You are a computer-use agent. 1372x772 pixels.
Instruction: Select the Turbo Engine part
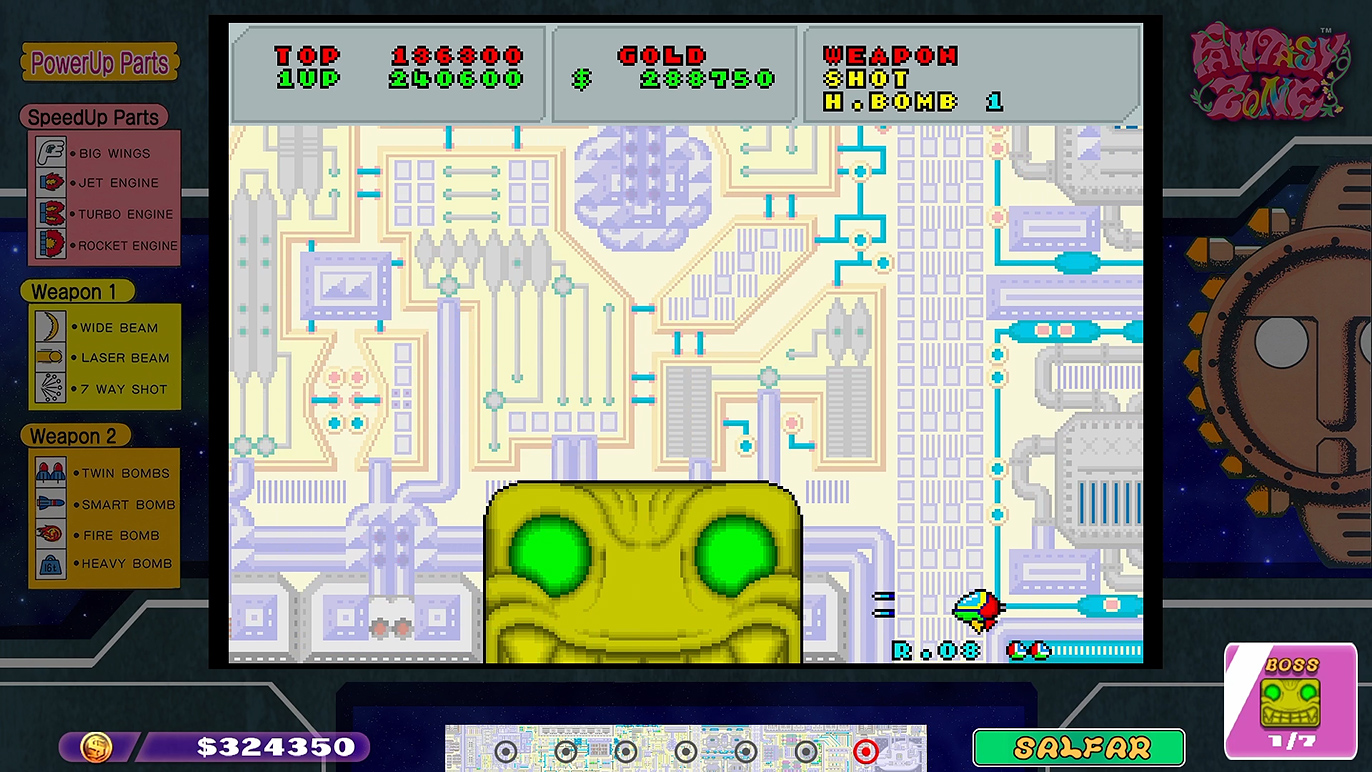tap(104, 214)
